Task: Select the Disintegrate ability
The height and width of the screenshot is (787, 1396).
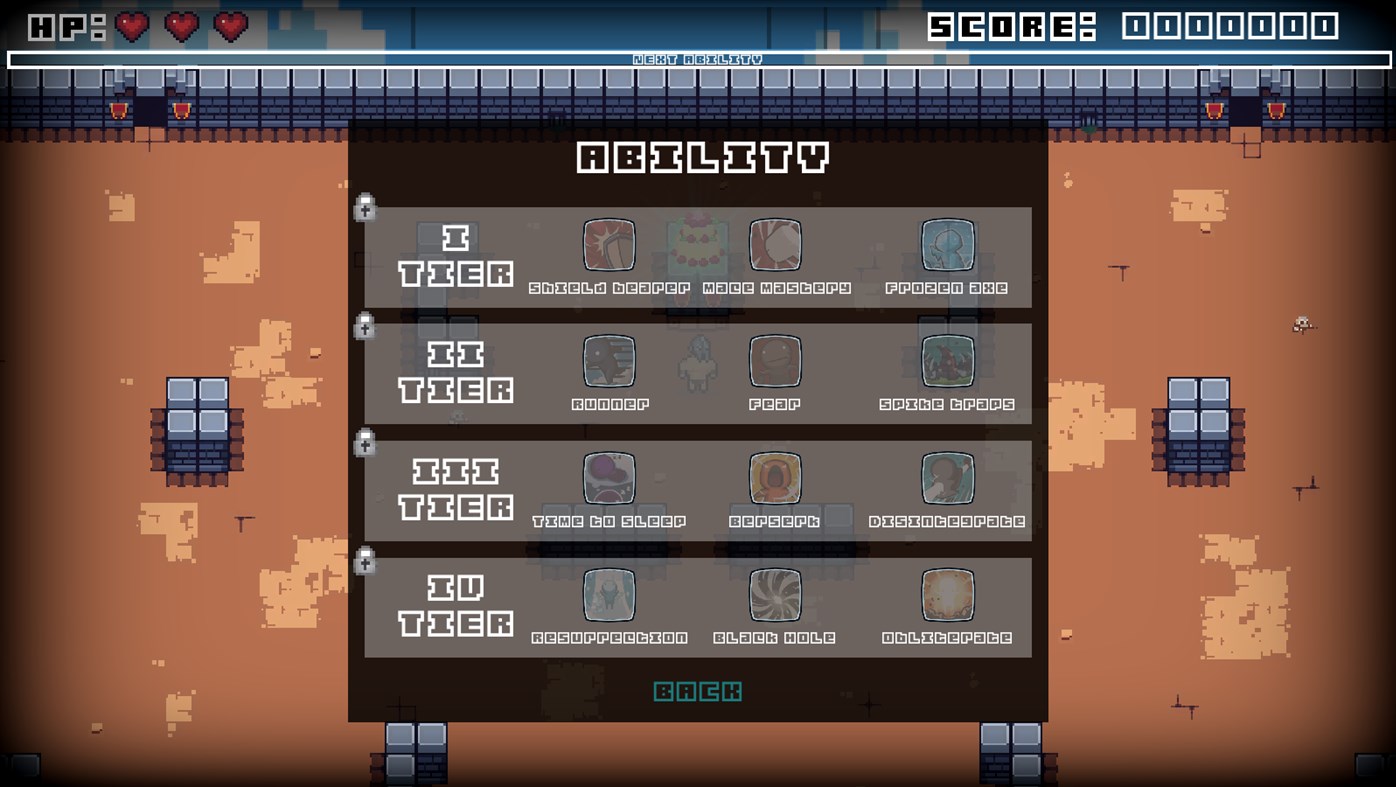Action: (948, 477)
